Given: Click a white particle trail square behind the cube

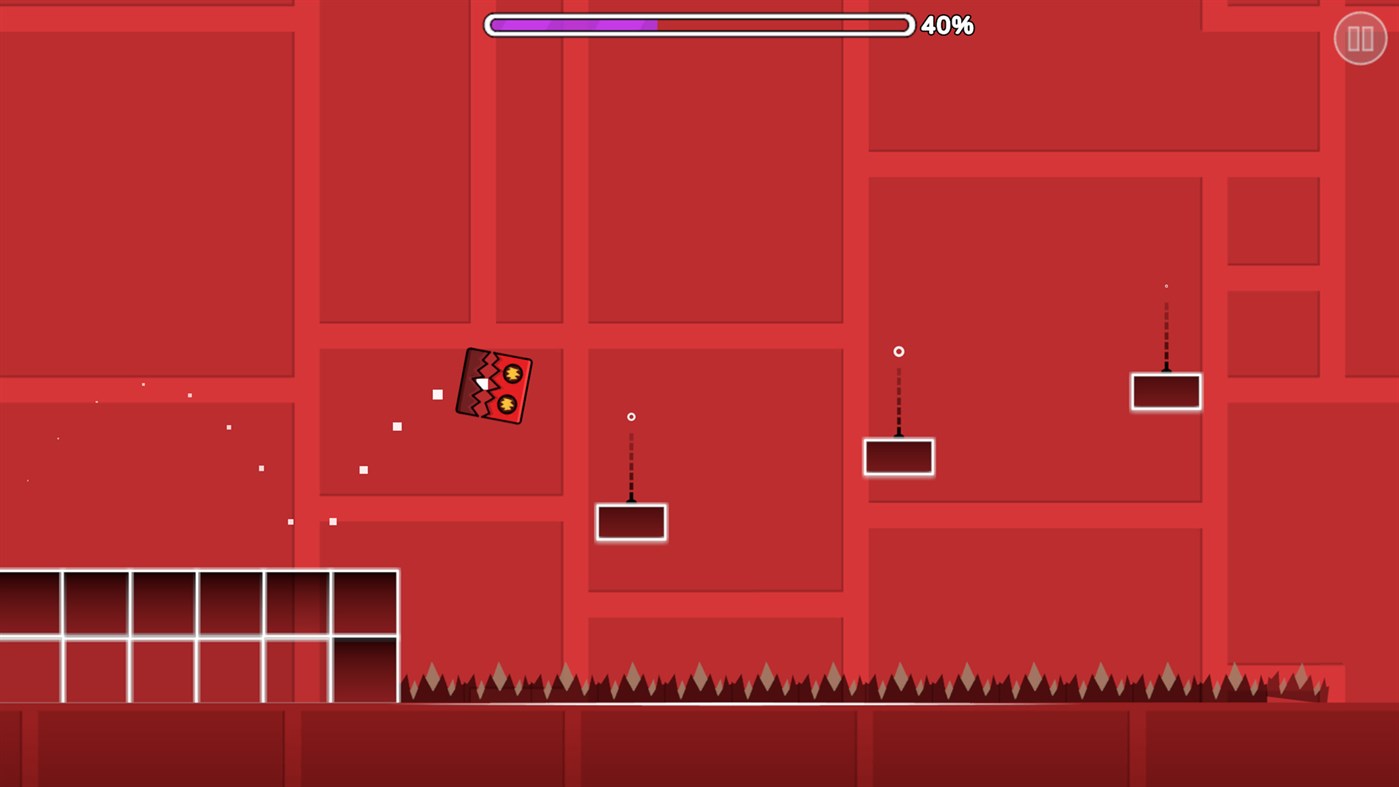Looking at the screenshot, I should tap(436, 393).
